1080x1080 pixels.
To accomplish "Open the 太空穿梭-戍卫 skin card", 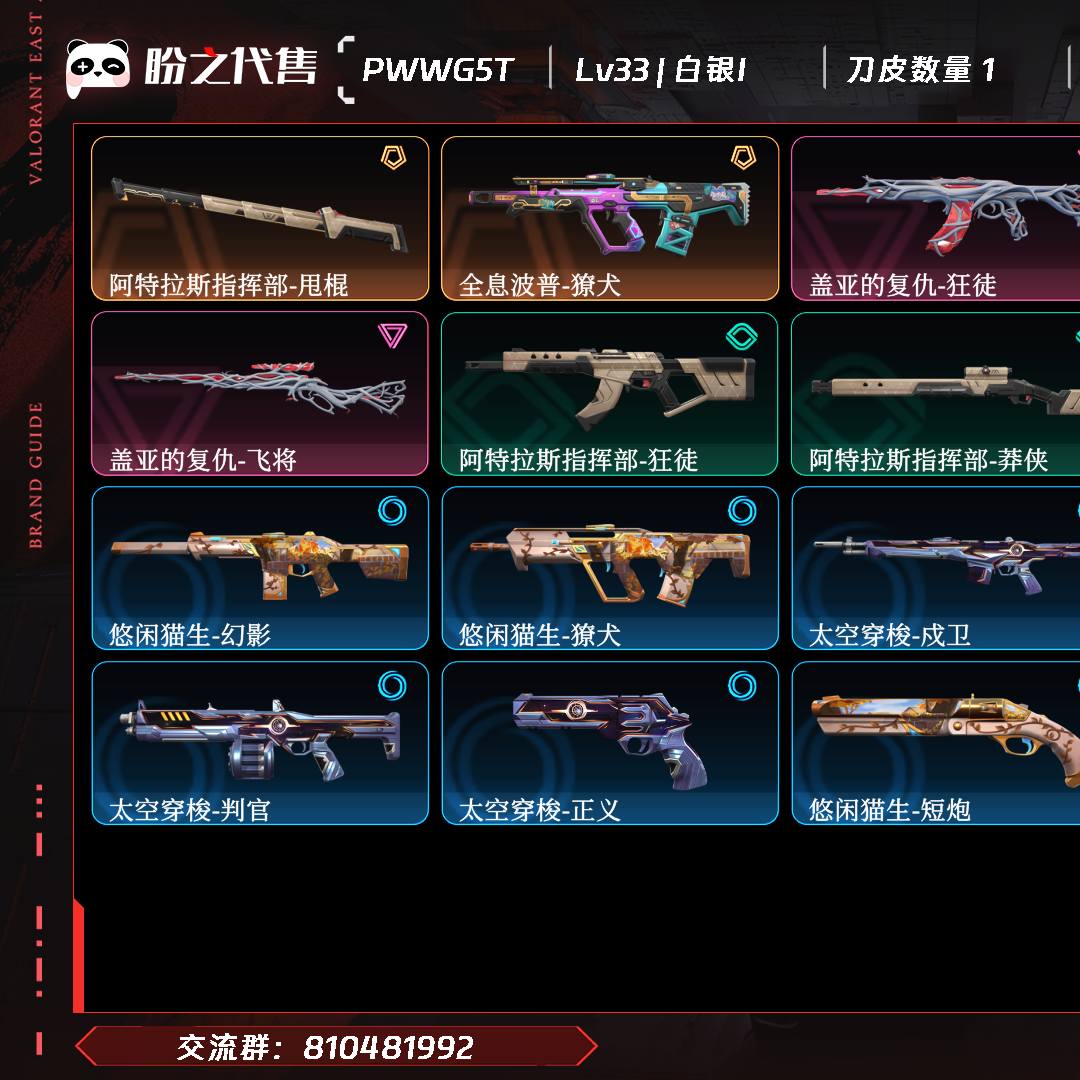I will coord(936,568).
